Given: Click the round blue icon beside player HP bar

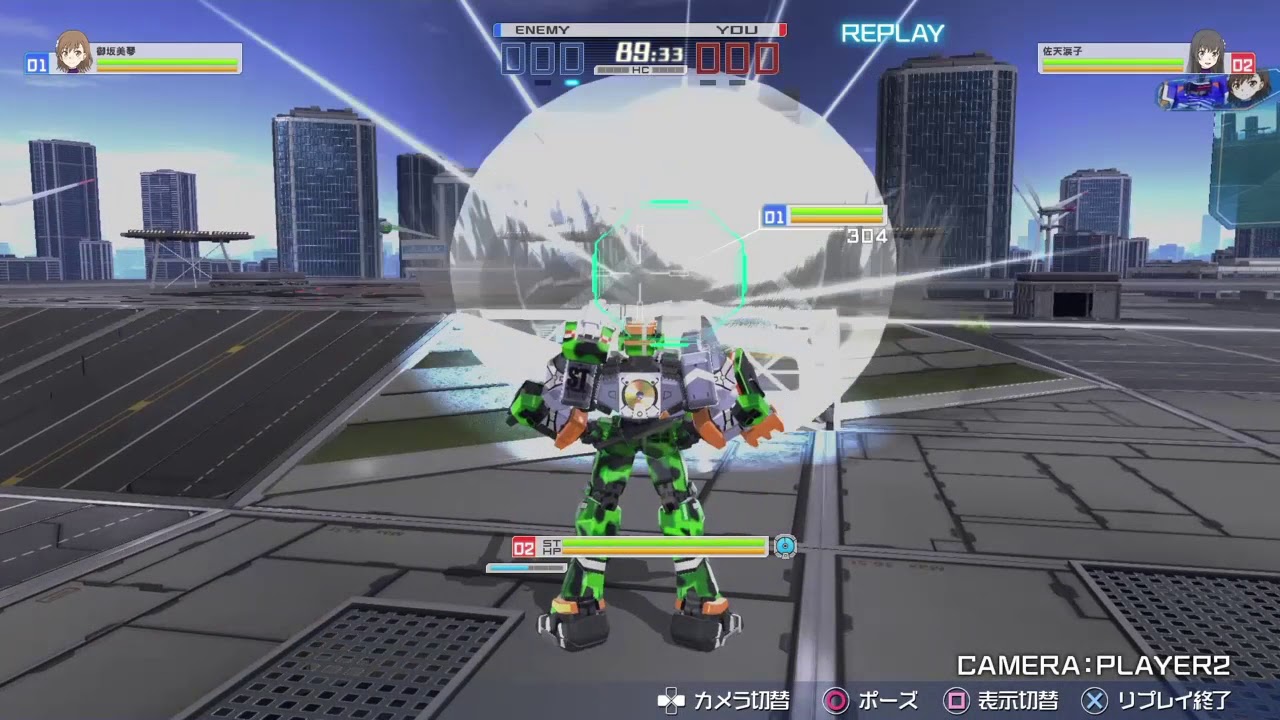Looking at the screenshot, I should pyautogui.click(x=785, y=546).
